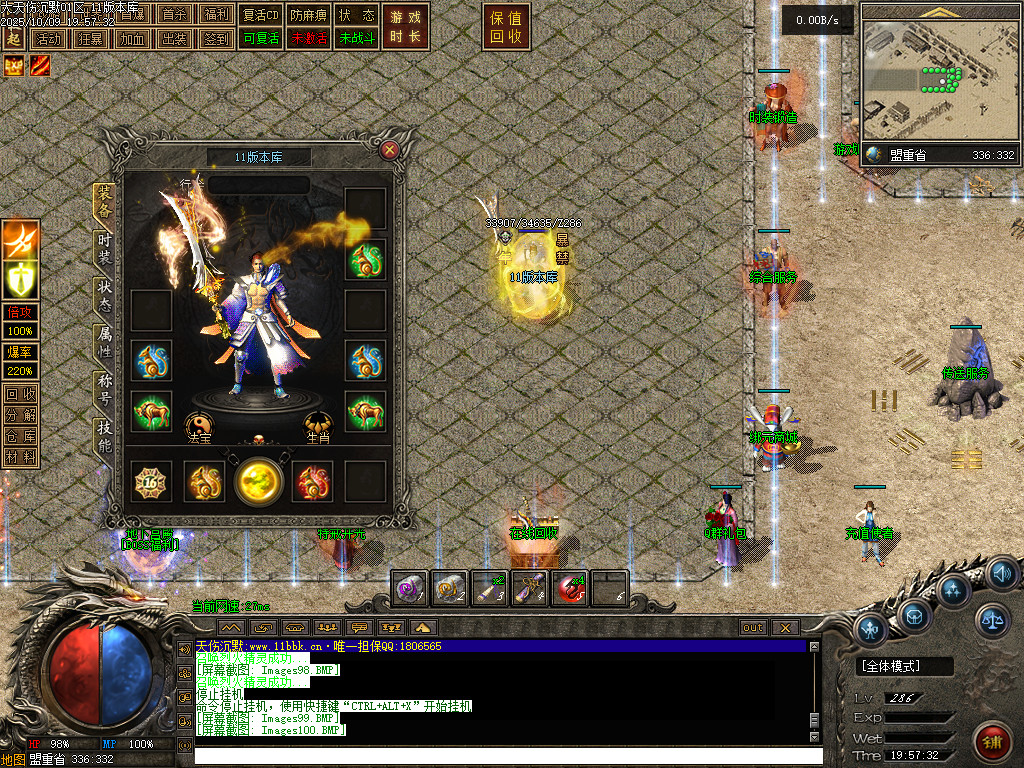Use the red magnet item in hotbar
This screenshot has width=1024, height=768.
[571, 589]
